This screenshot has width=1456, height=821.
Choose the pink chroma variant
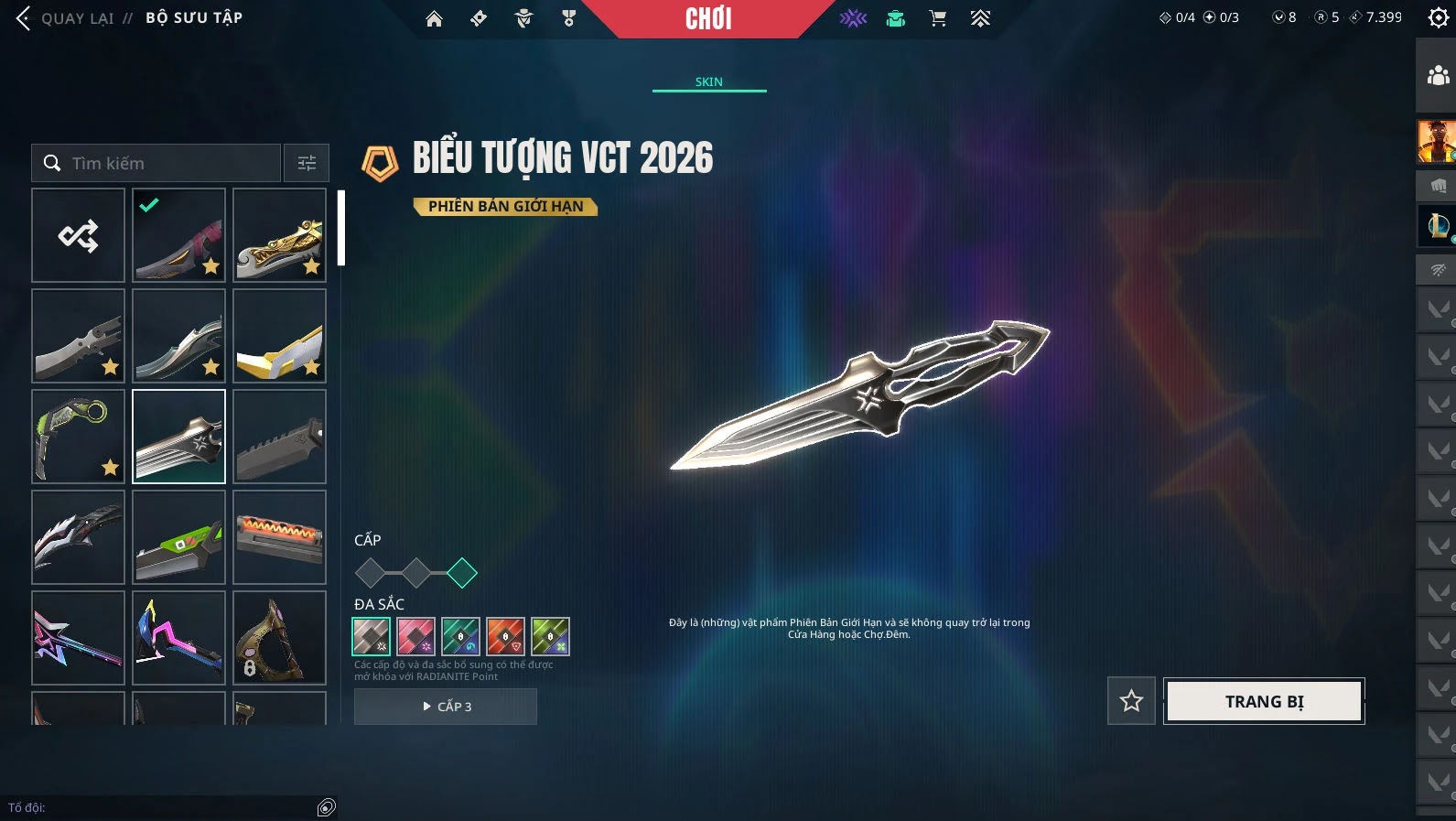click(x=415, y=636)
